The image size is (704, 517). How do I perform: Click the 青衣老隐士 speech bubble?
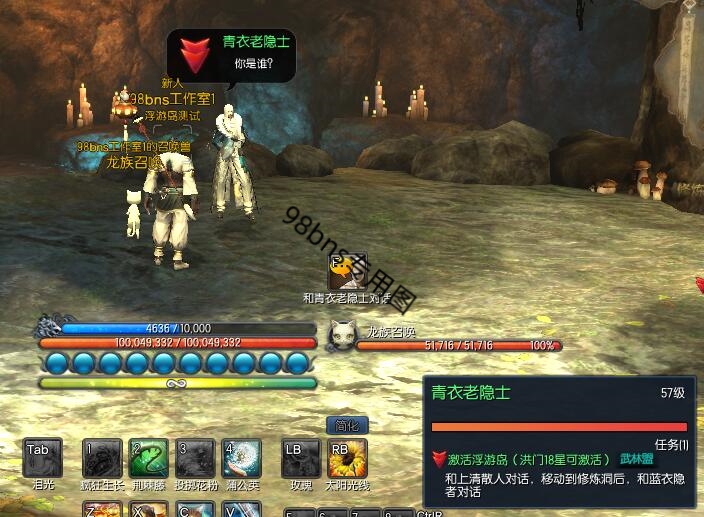pyautogui.click(x=232, y=55)
